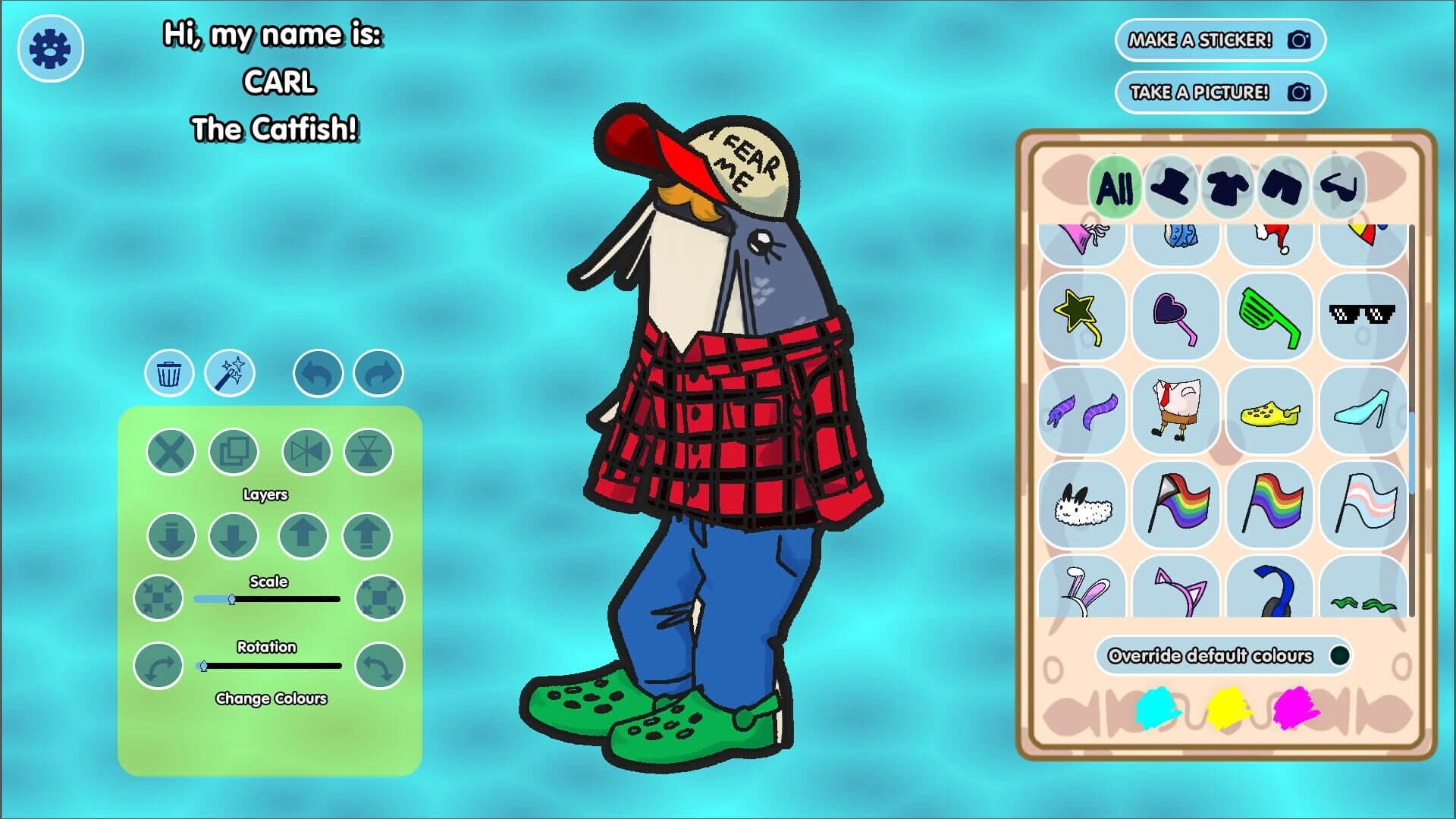The width and height of the screenshot is (1456, 819).
Task: Click the Take a Picture! button
Action: pos(1219,92)
